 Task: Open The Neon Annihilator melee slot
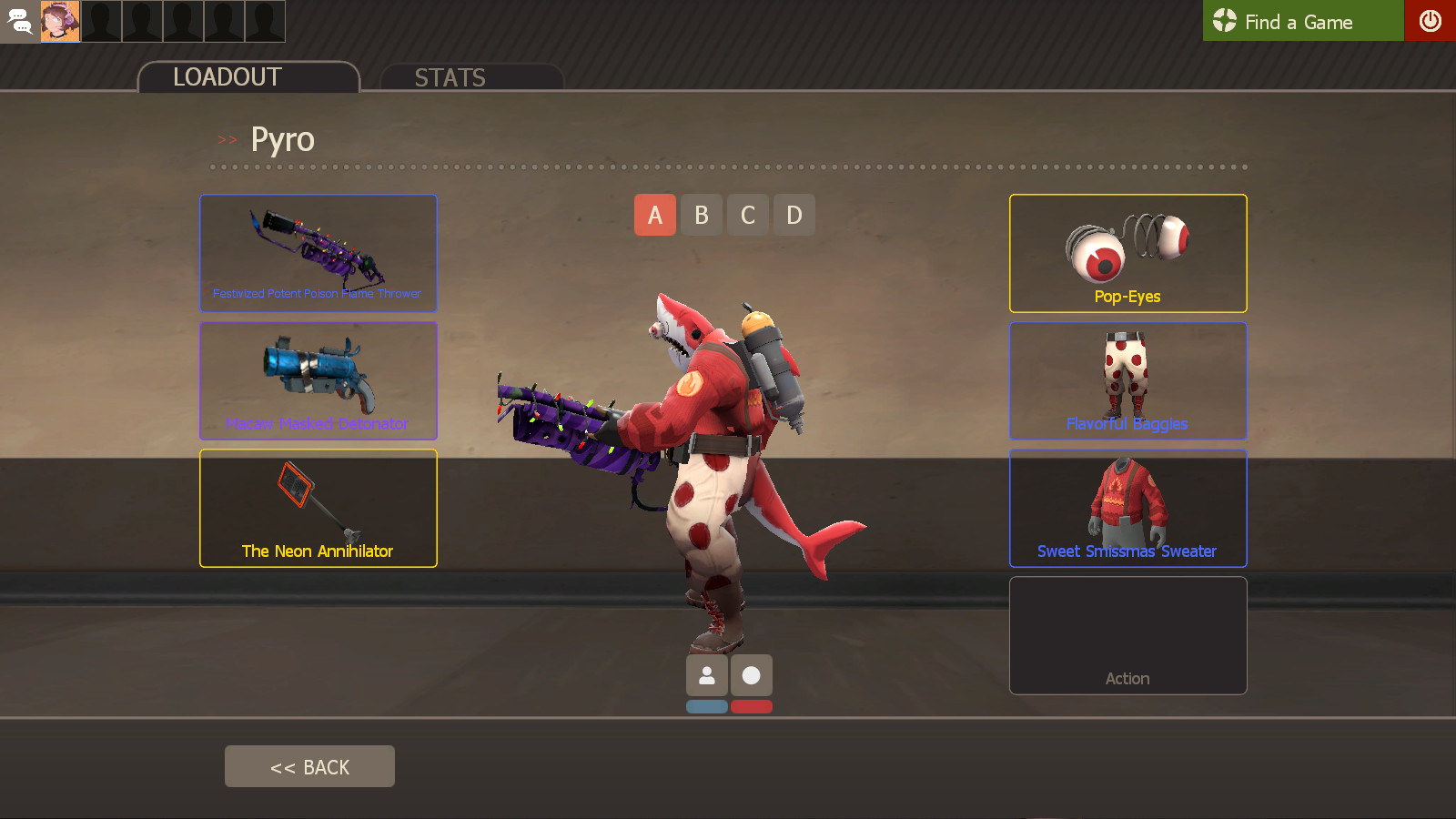[x=318, y=508]
